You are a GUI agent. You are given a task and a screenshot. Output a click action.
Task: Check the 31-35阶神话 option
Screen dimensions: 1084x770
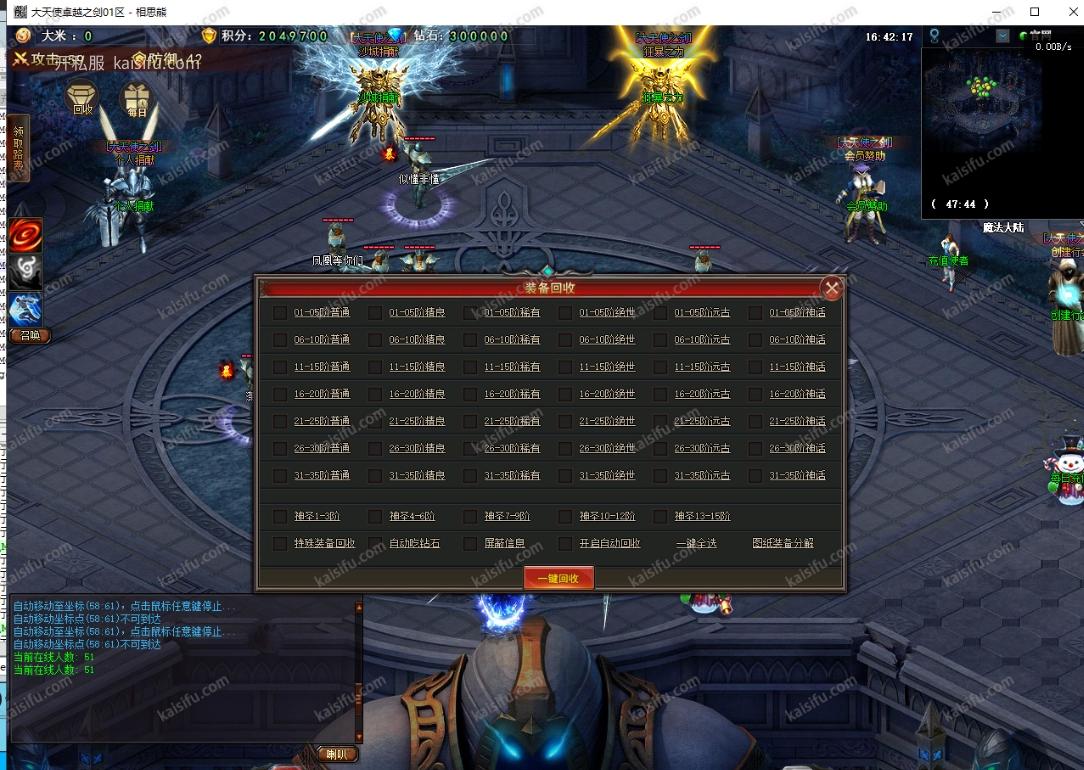755,475
